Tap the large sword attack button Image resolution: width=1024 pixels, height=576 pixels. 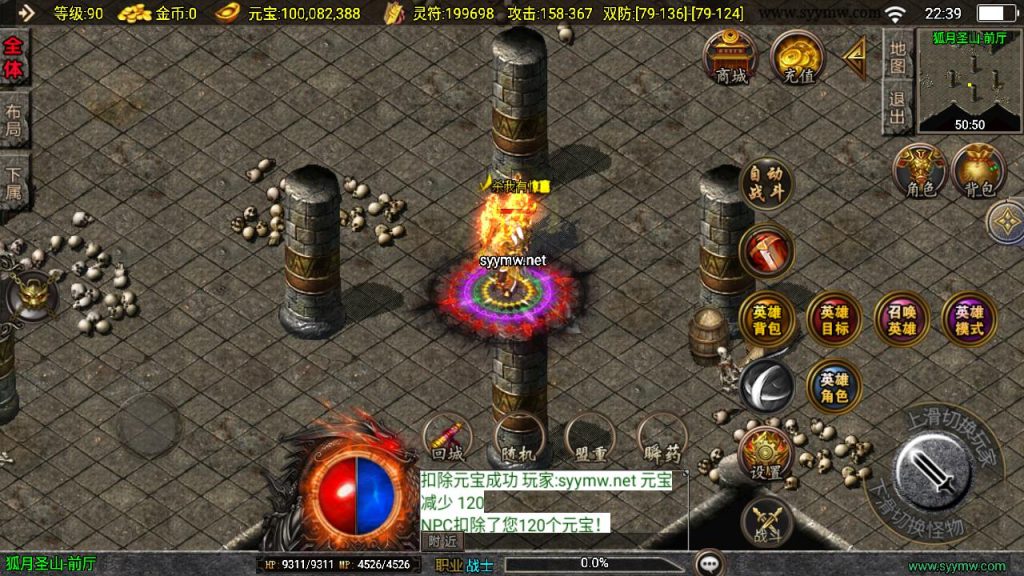935,471
